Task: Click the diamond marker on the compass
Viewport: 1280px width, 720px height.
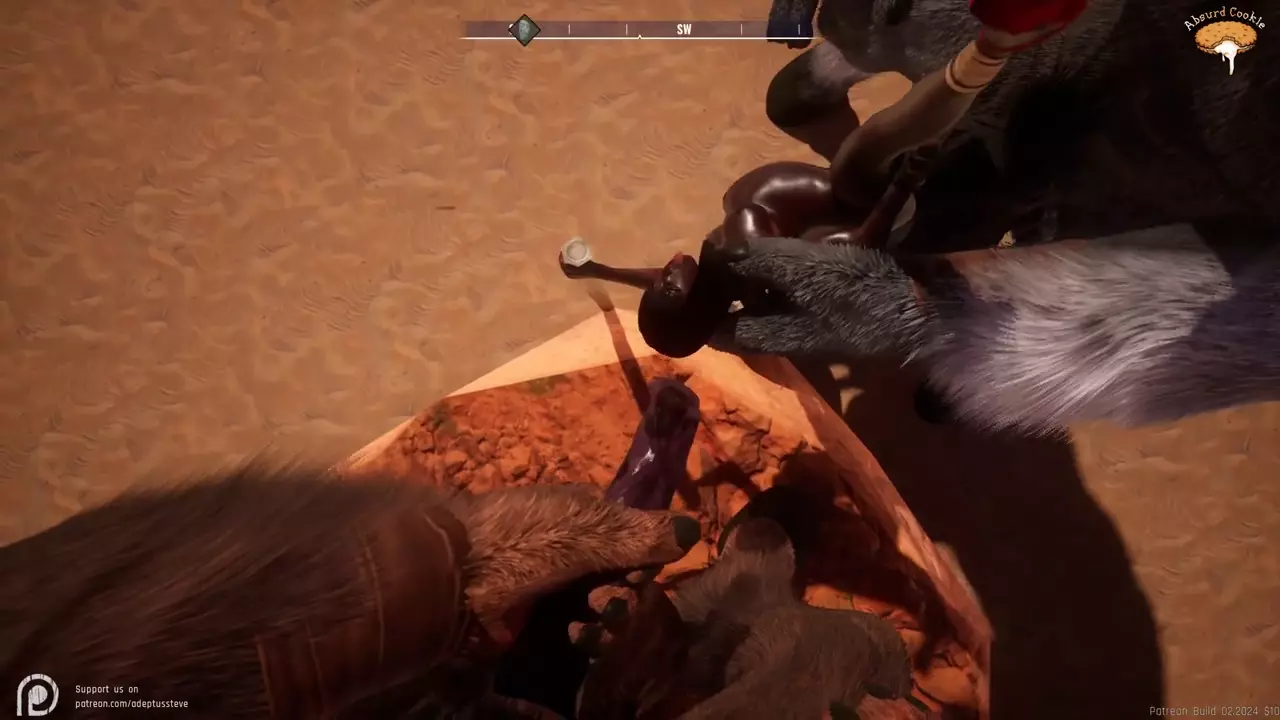Action: (524, 30)
